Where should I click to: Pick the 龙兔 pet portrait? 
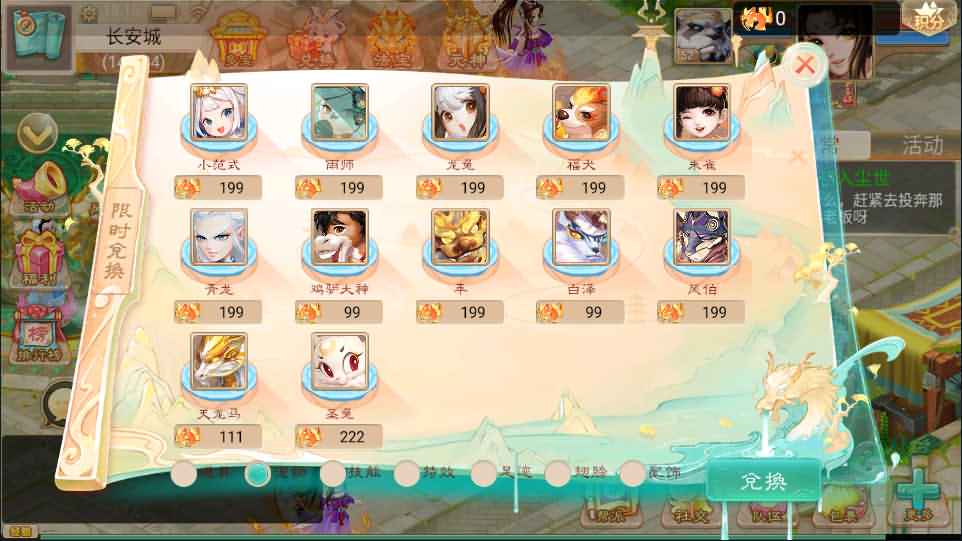point(460,112)
